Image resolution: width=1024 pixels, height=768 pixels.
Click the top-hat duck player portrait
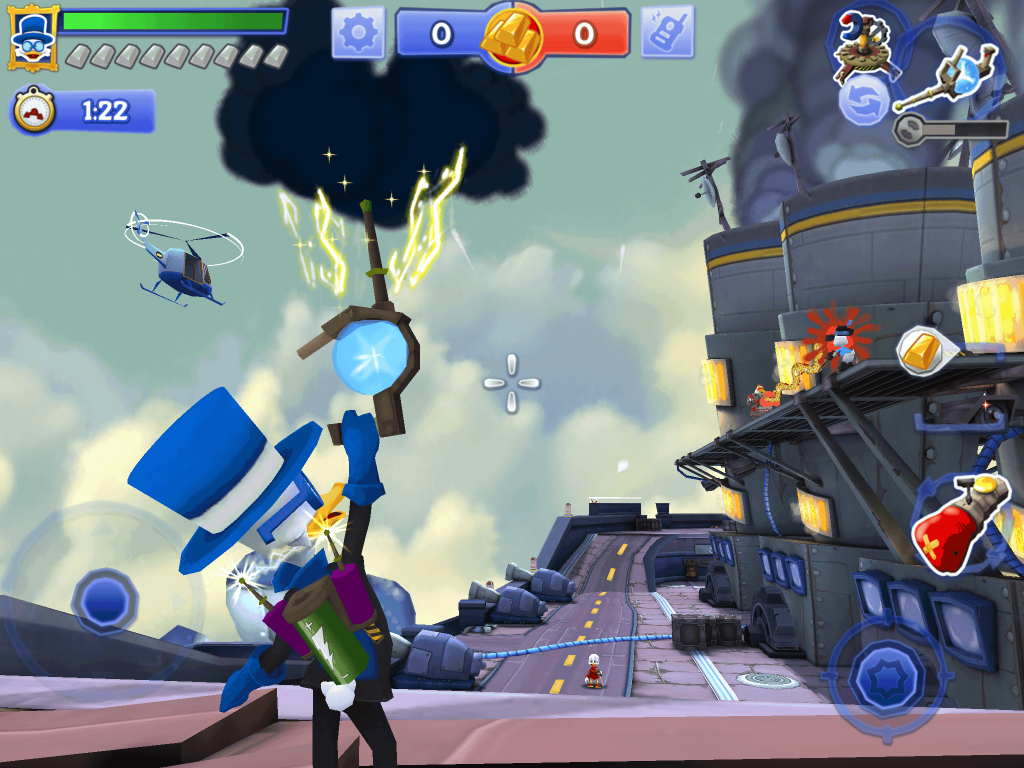point(32,37)
